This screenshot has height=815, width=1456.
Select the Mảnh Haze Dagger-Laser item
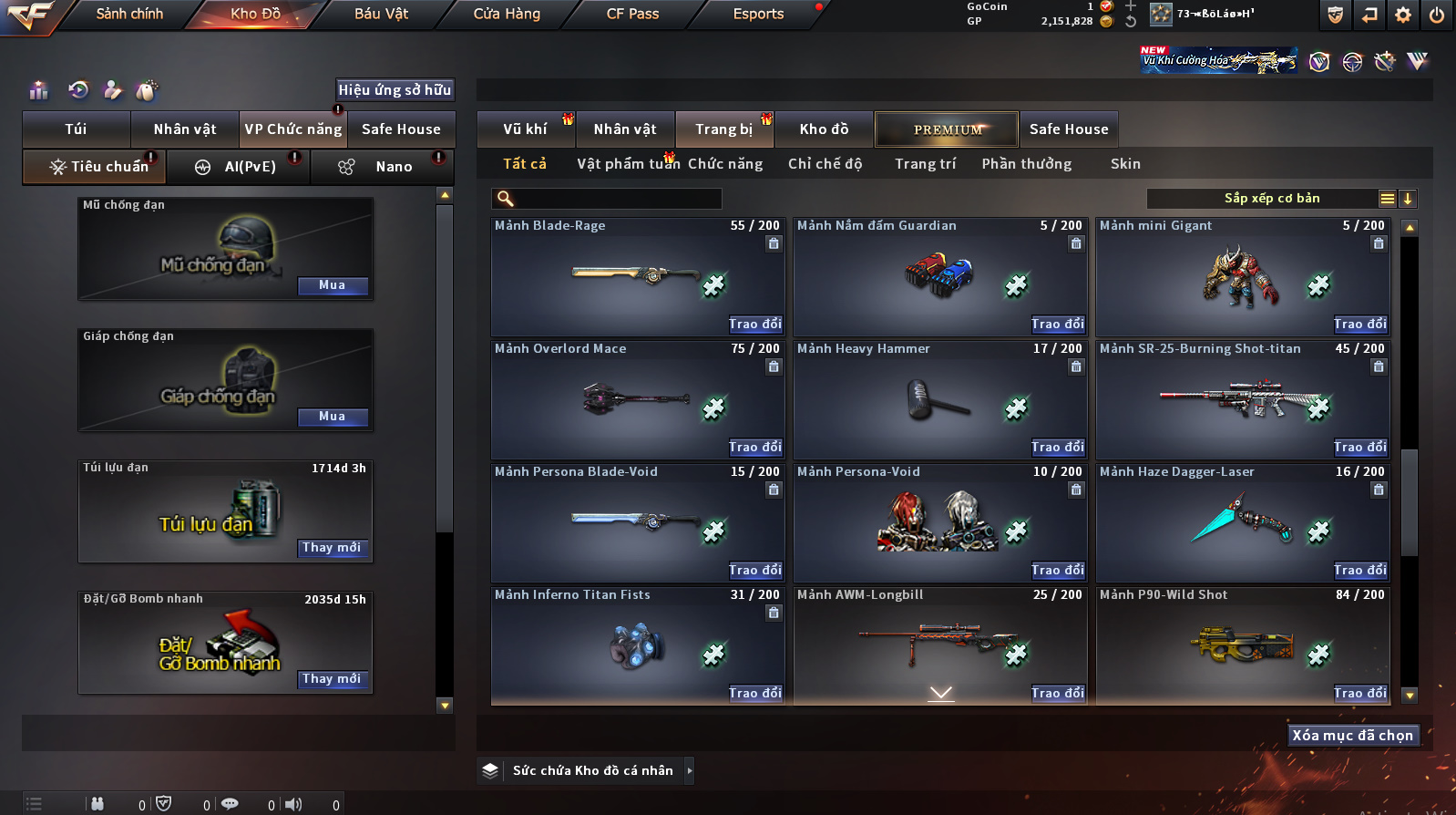pos(1242,521)
